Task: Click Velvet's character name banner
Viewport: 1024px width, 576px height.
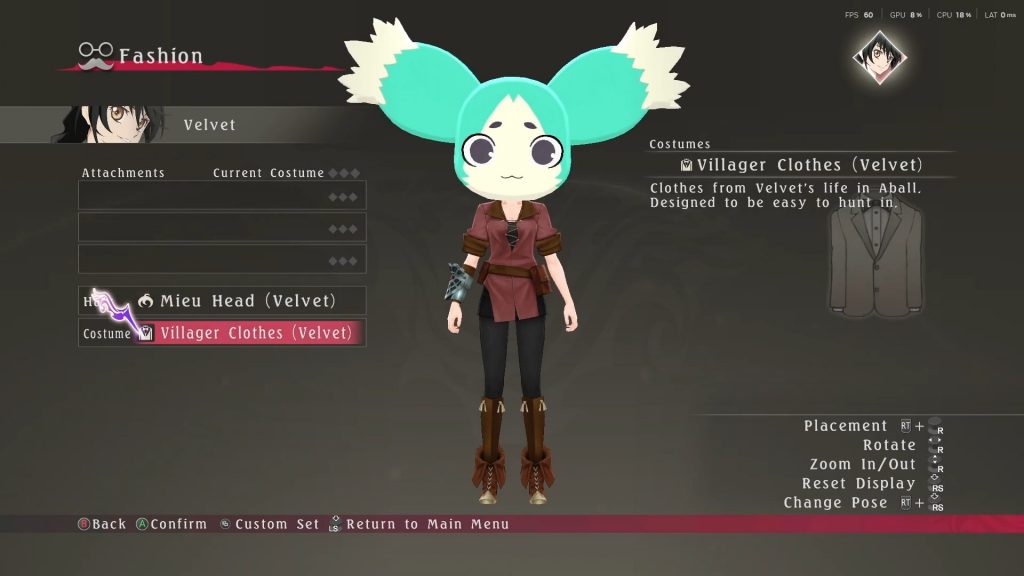Action: 209,125
